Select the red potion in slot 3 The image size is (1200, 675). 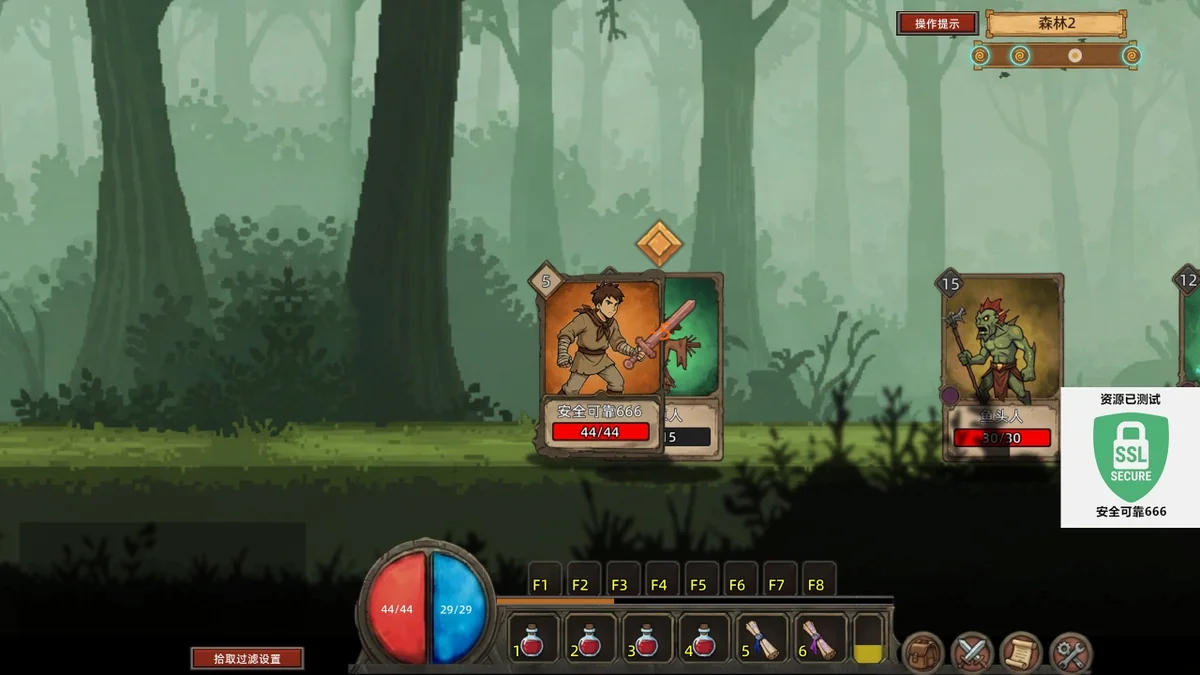click(x=647, y=640)
